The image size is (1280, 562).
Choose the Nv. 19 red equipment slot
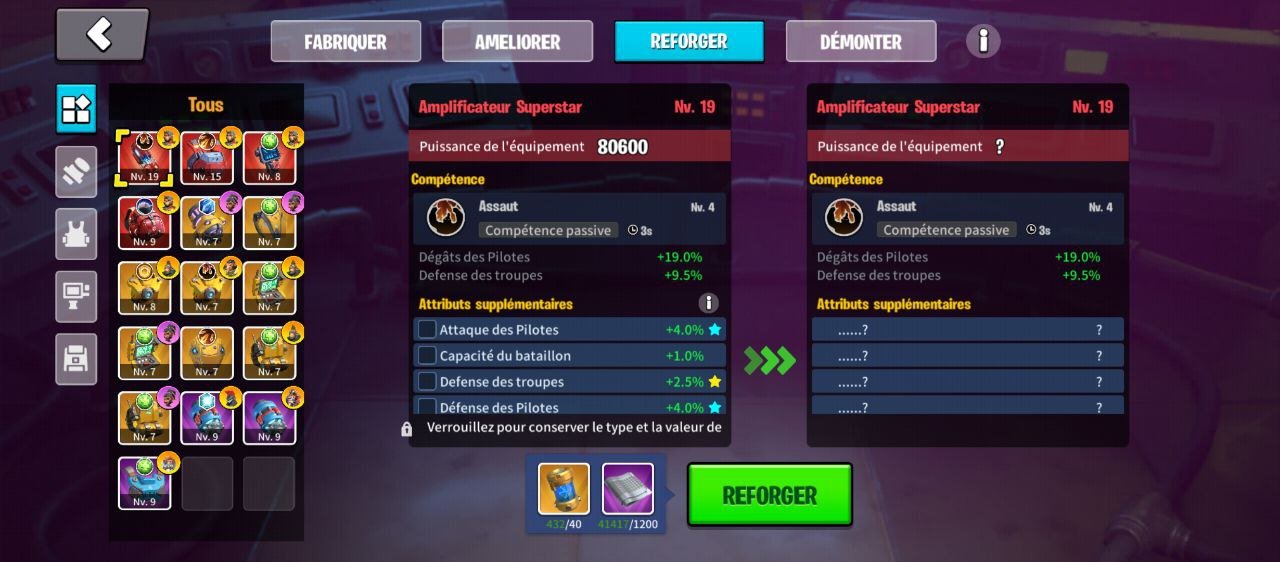144,158
